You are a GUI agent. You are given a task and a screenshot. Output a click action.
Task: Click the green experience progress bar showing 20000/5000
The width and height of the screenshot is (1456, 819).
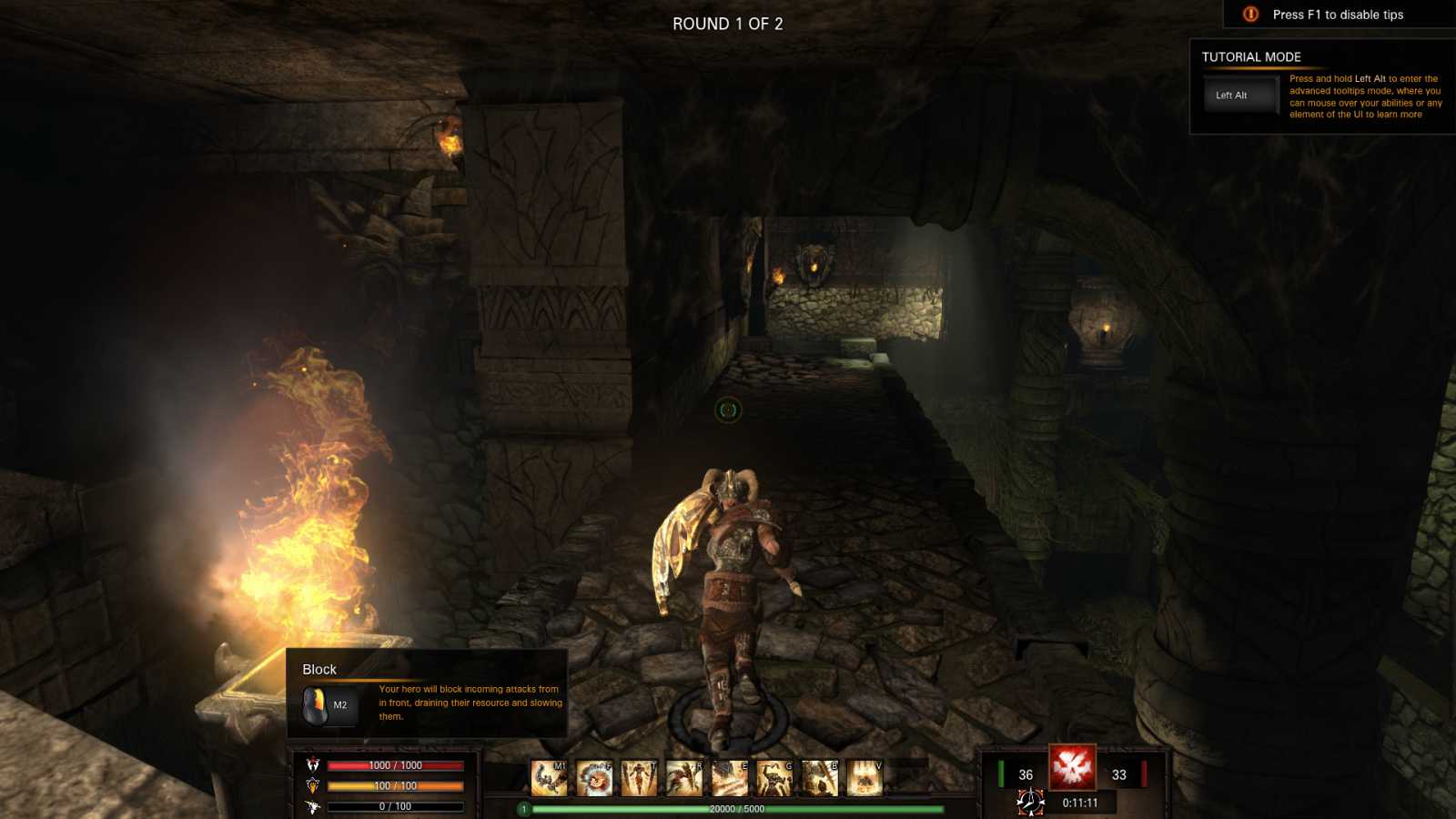737,808
